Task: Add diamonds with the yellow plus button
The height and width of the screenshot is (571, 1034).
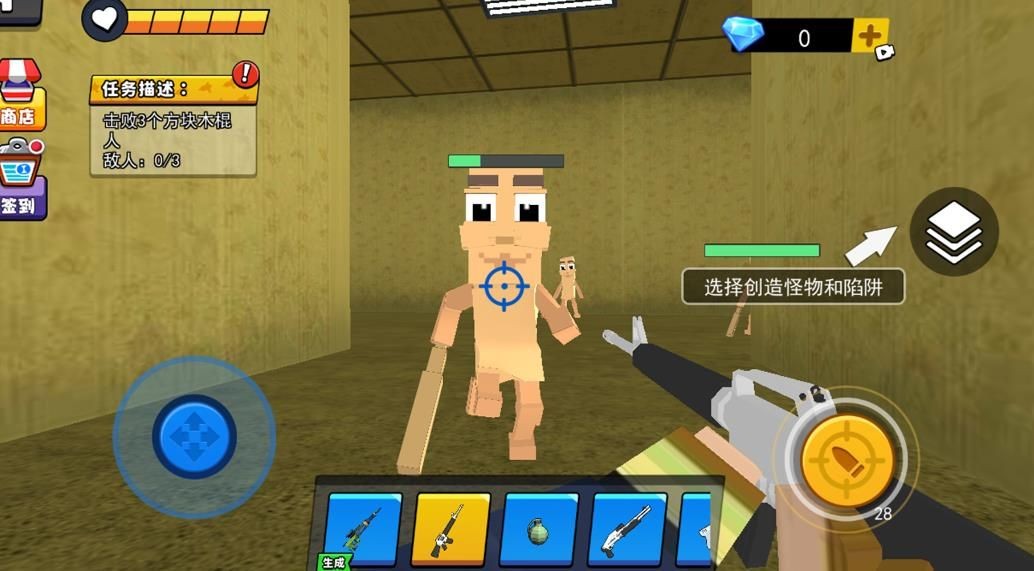Action: [x=870, y=37]
